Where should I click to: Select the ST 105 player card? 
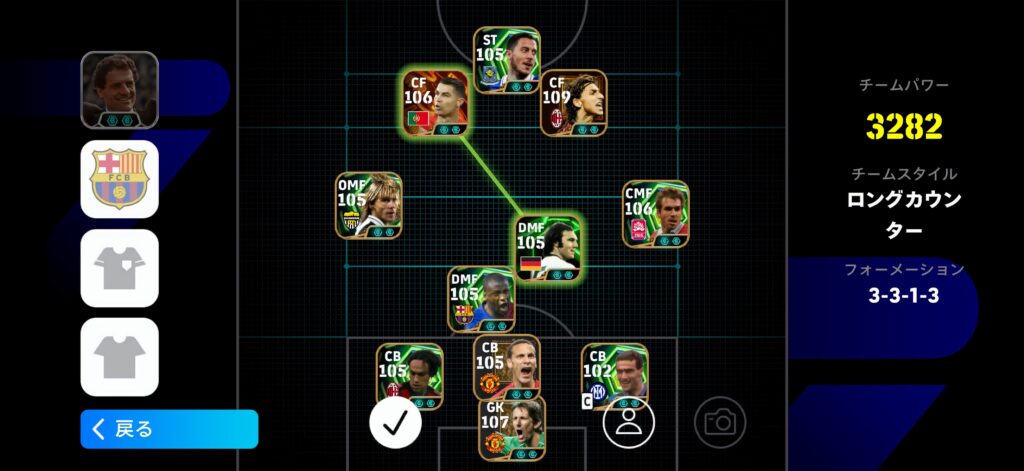tap(507, 61)
